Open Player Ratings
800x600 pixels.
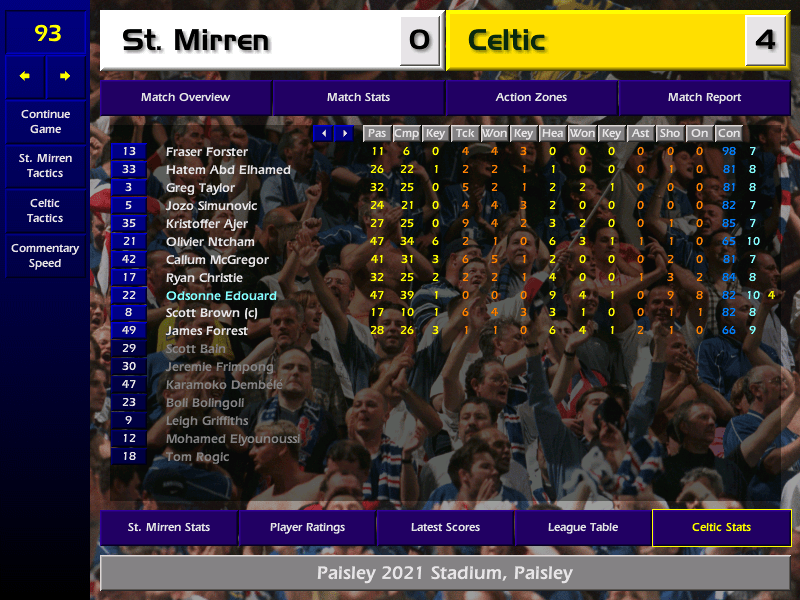coord(307,527)
